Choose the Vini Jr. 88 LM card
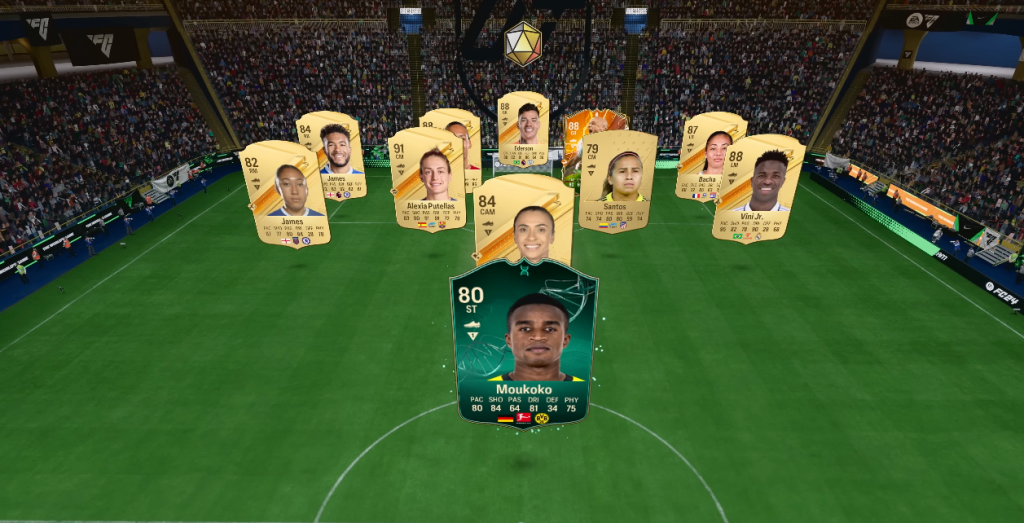1024x523 pixels. [x=759, y=188]
